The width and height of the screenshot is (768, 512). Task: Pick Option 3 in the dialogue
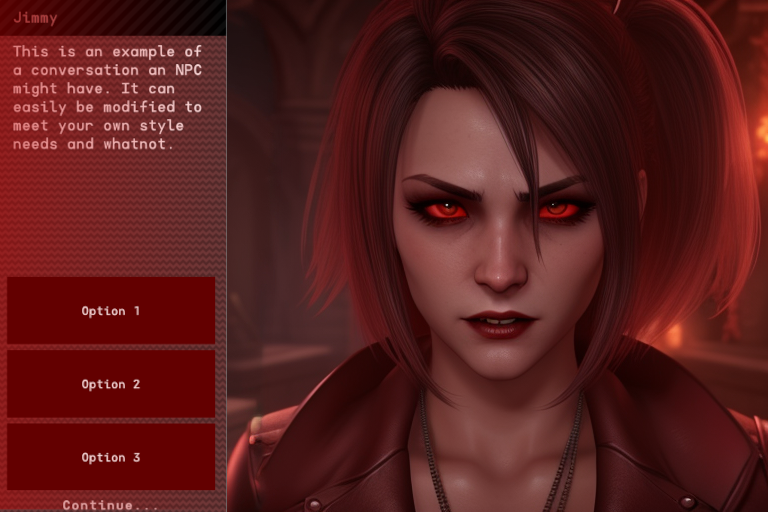pos(111,457)
